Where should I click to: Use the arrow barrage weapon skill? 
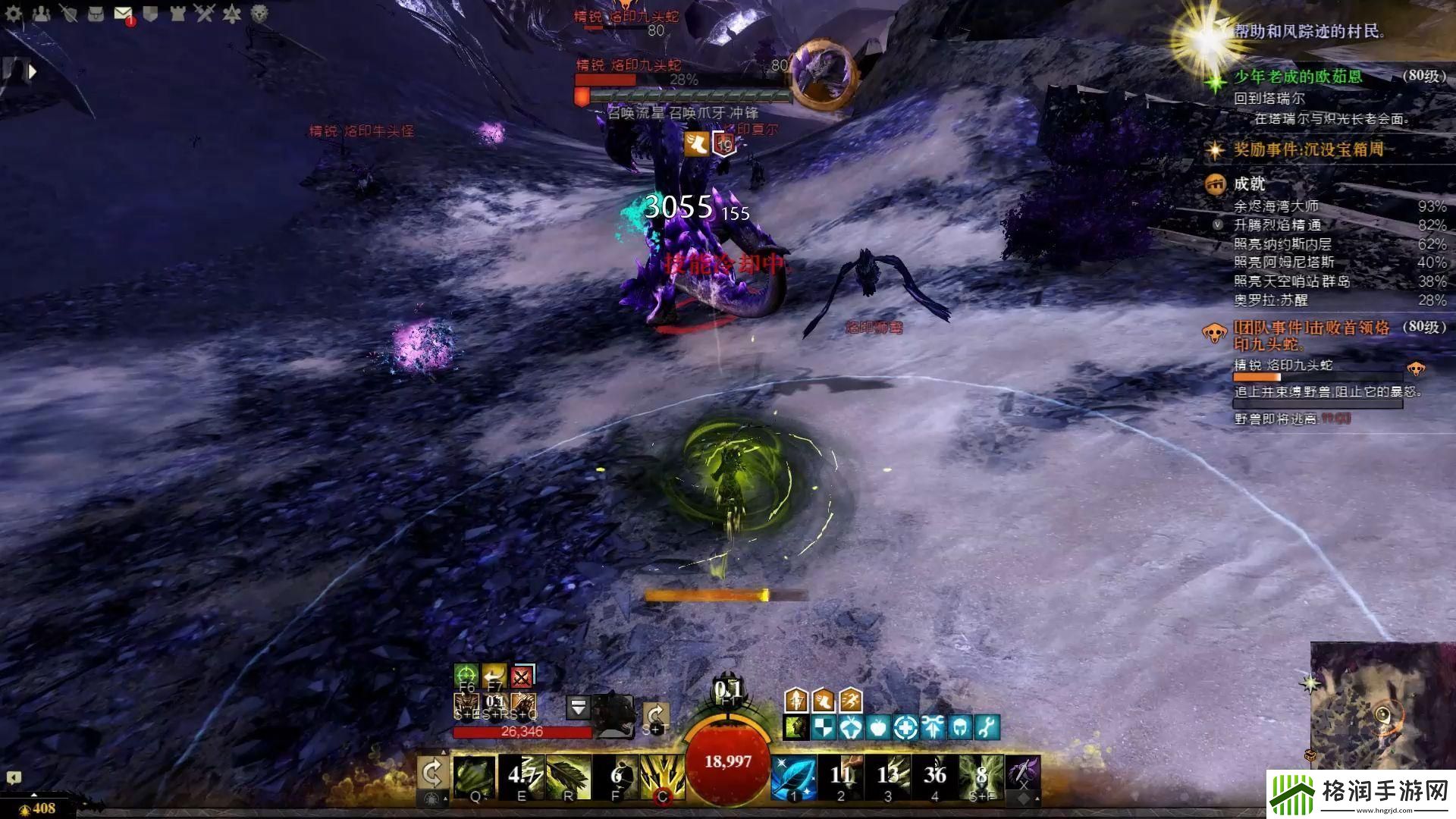[662, 777]
